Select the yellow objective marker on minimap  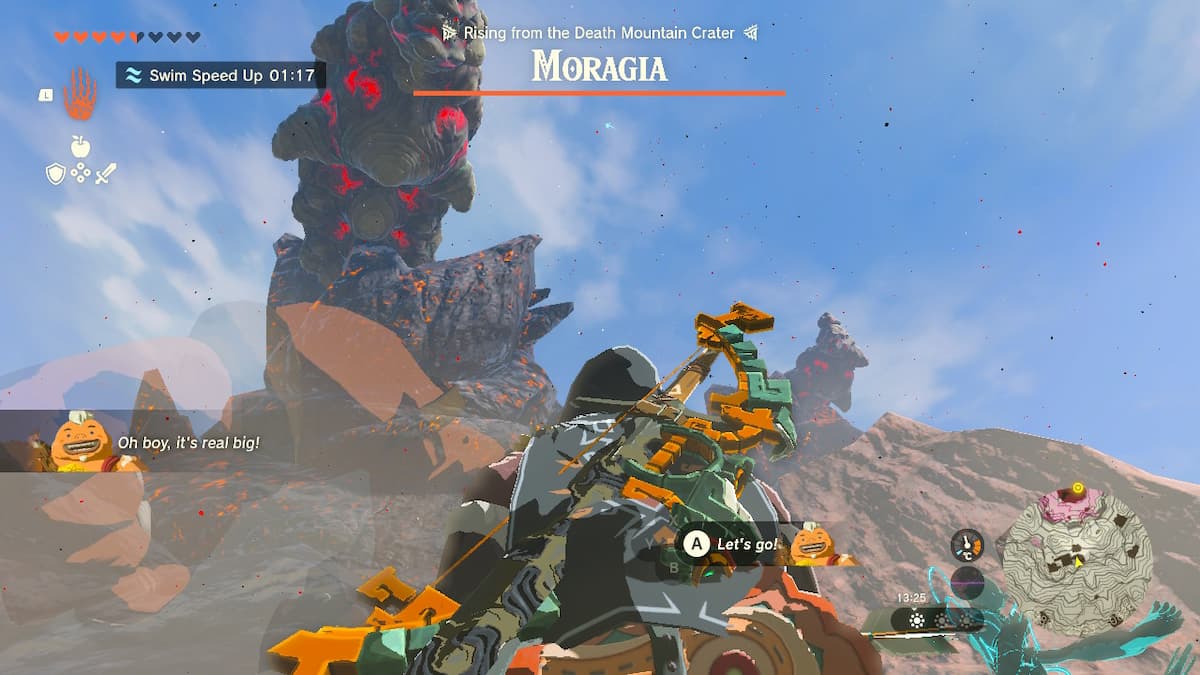click(x=1077, y=489)
